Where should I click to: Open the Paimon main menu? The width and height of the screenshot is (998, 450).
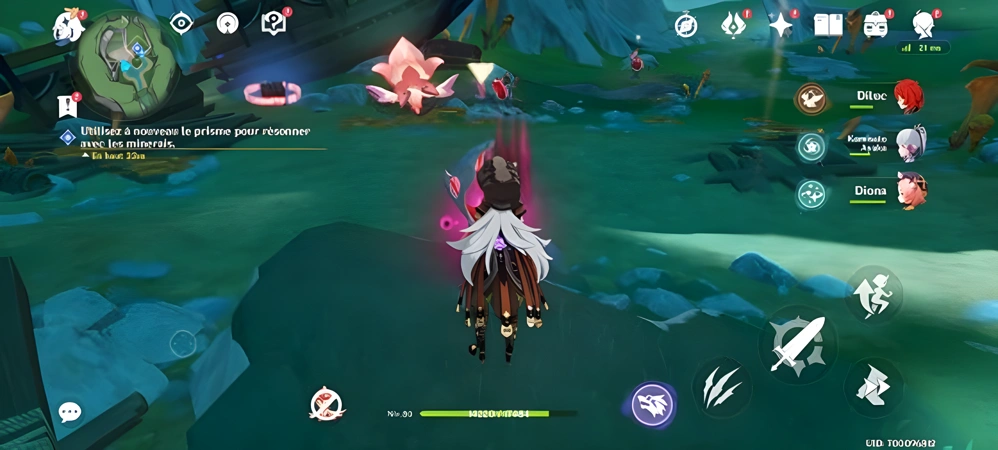[x=68, y=25]
